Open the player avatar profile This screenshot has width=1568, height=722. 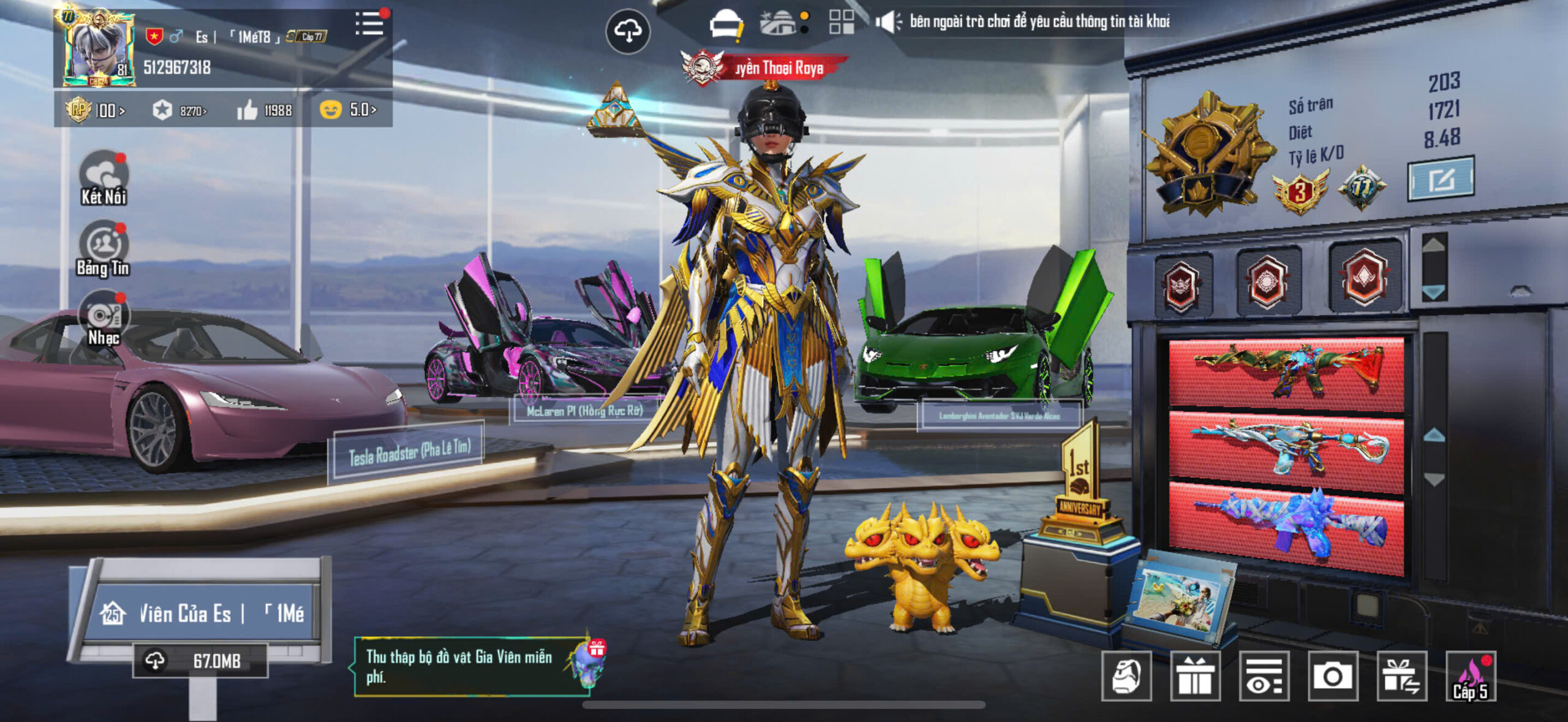98,49
